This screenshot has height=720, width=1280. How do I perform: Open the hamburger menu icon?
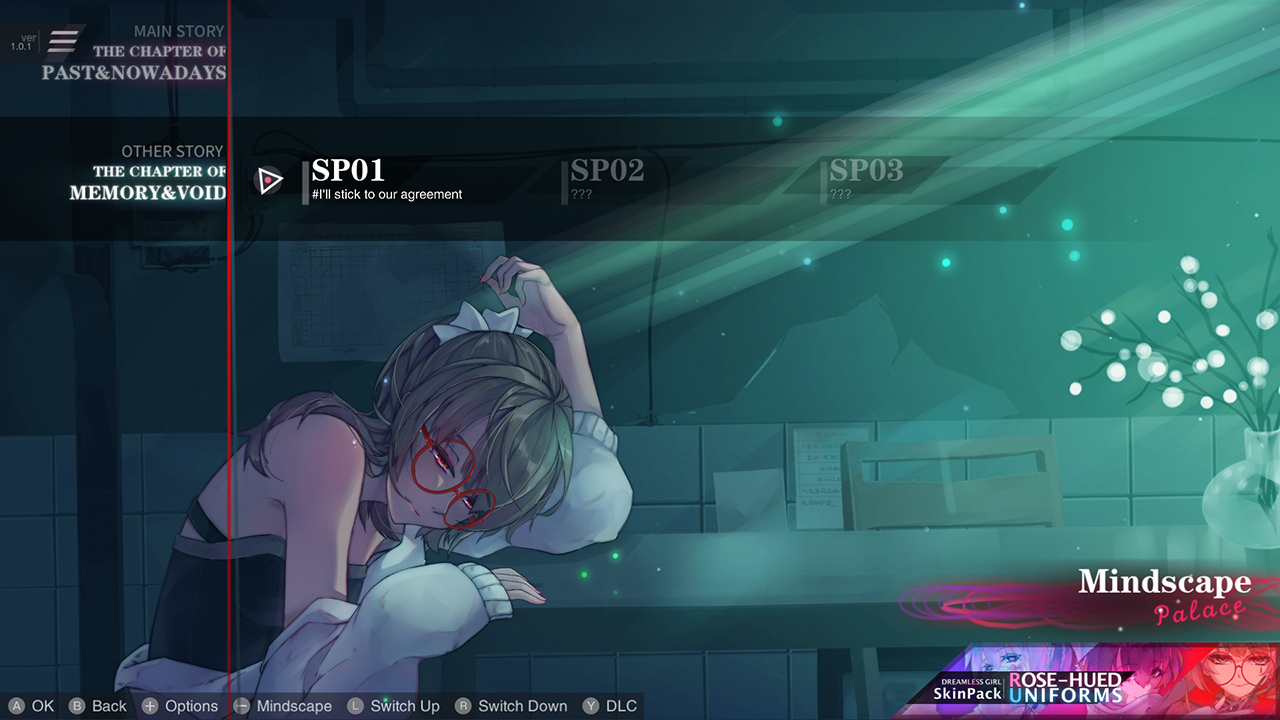click(64, 41)
